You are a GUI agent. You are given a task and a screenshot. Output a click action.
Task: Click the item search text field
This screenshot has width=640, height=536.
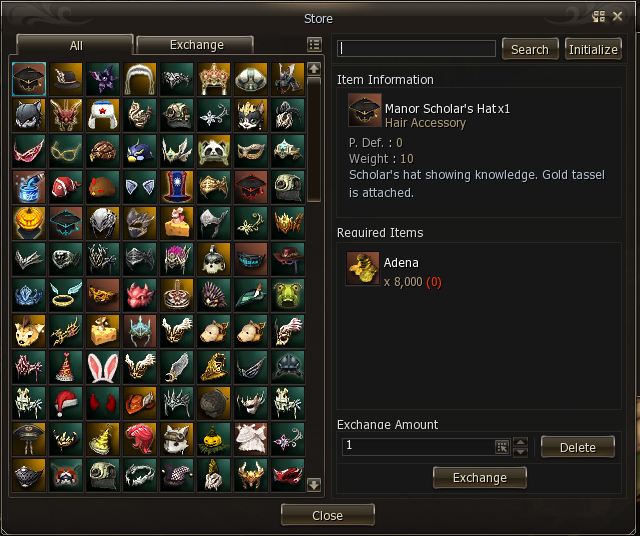(x=417, y=49)
